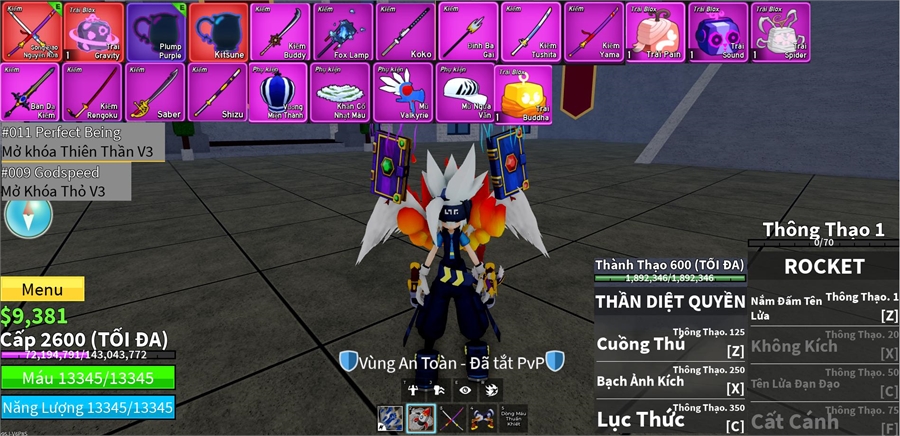This screenshot has height=436, width=900.
Task: Choose the Plump Purple inventory item
Action: tap(155, 31)
